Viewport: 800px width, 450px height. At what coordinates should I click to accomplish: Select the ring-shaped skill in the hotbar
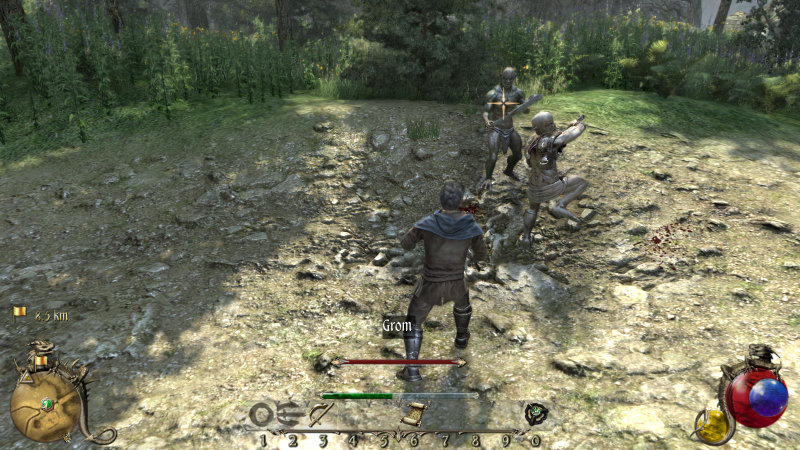click(x=262, y=414)
